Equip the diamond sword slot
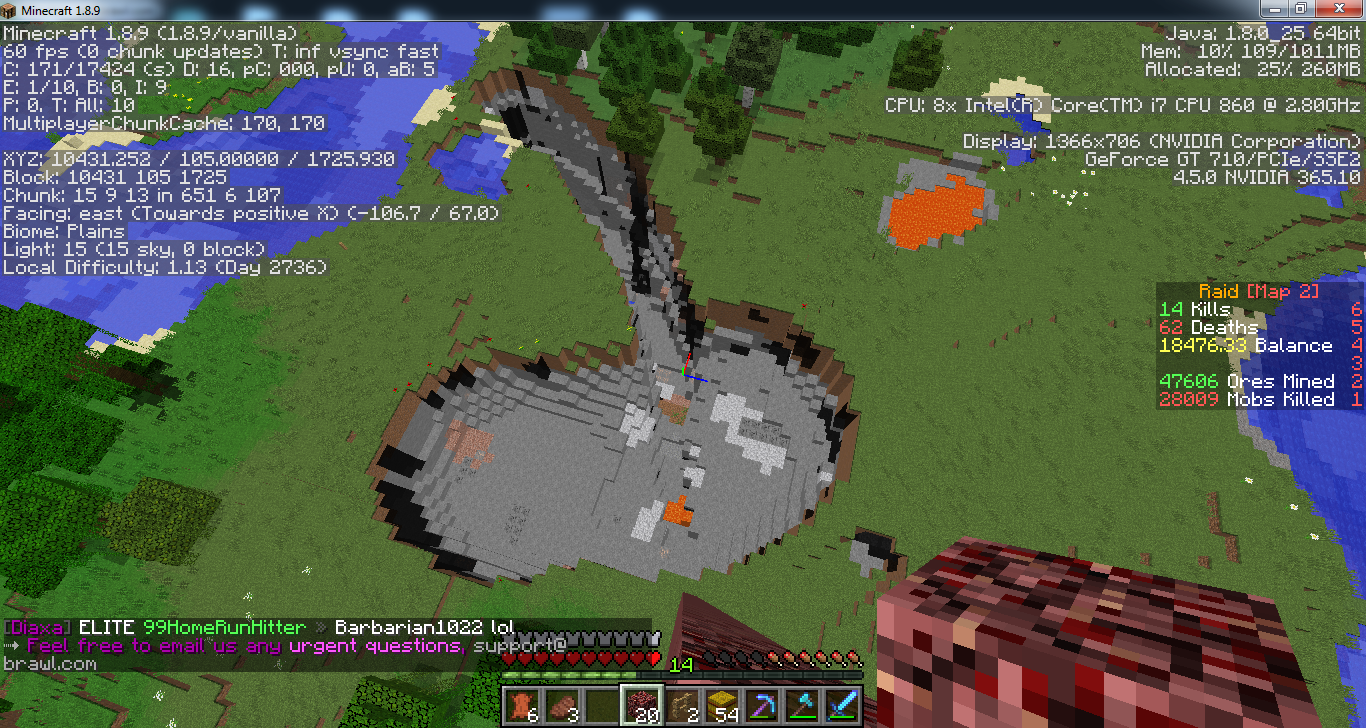The image size is (1366, 728). (x=842, y=705)
